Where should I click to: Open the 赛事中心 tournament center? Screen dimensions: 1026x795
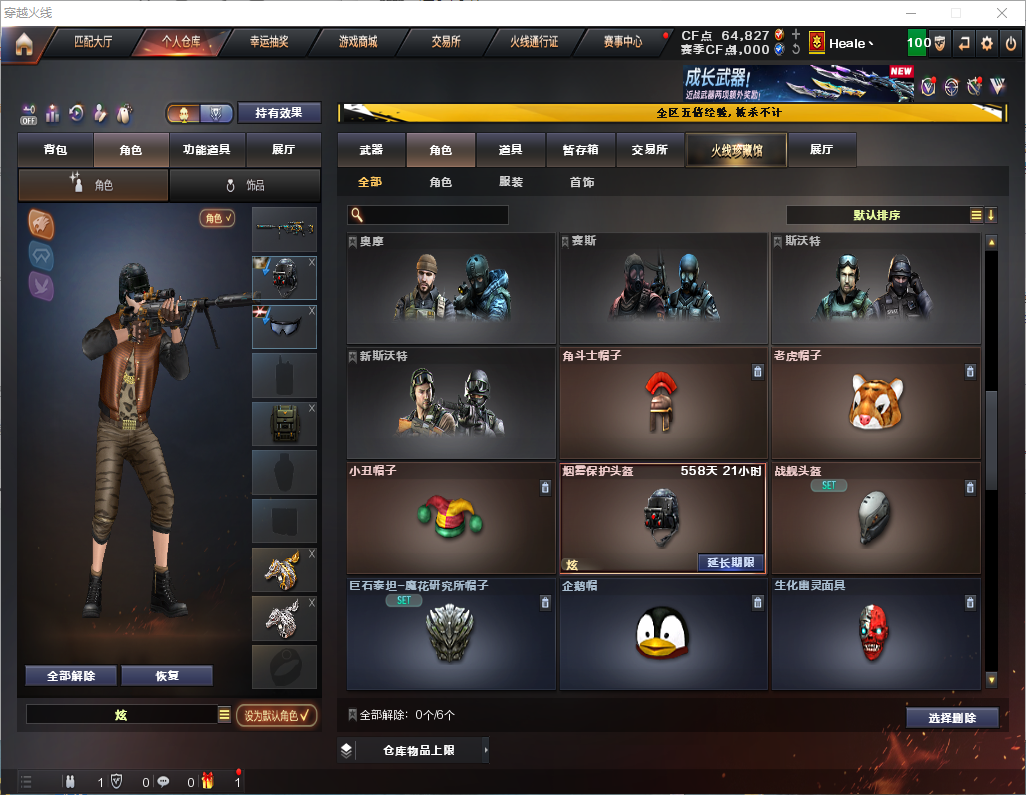point(622,43)
